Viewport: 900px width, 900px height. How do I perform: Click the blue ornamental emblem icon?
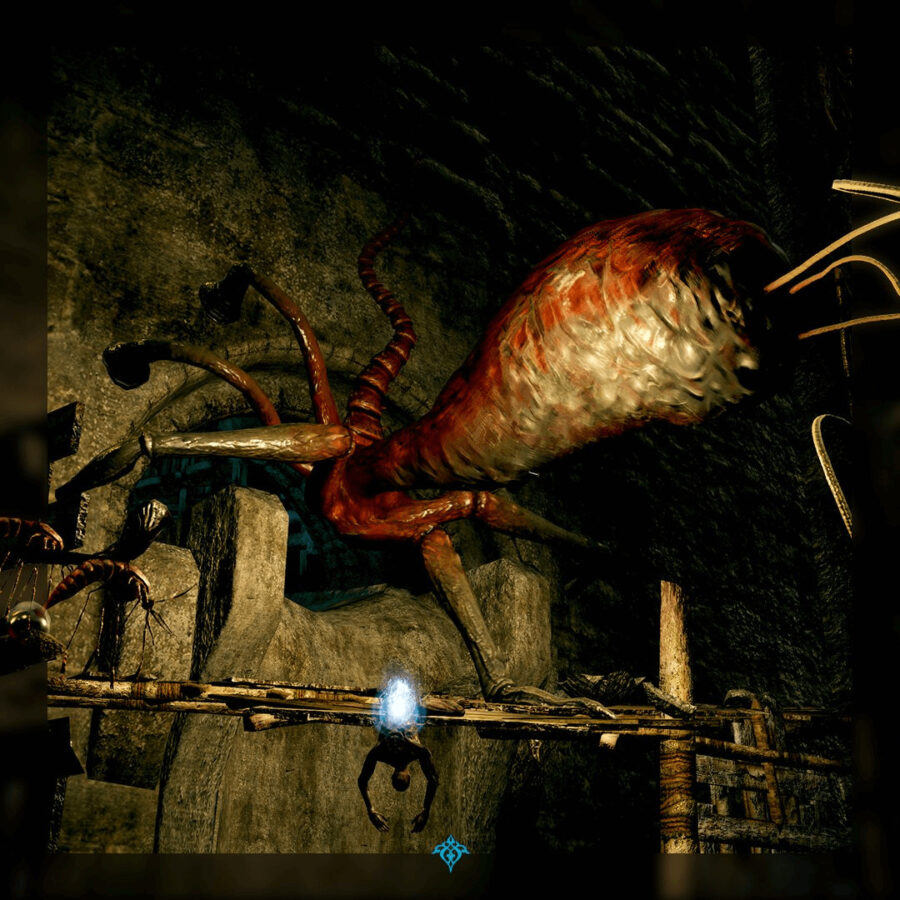click(450, 853)
